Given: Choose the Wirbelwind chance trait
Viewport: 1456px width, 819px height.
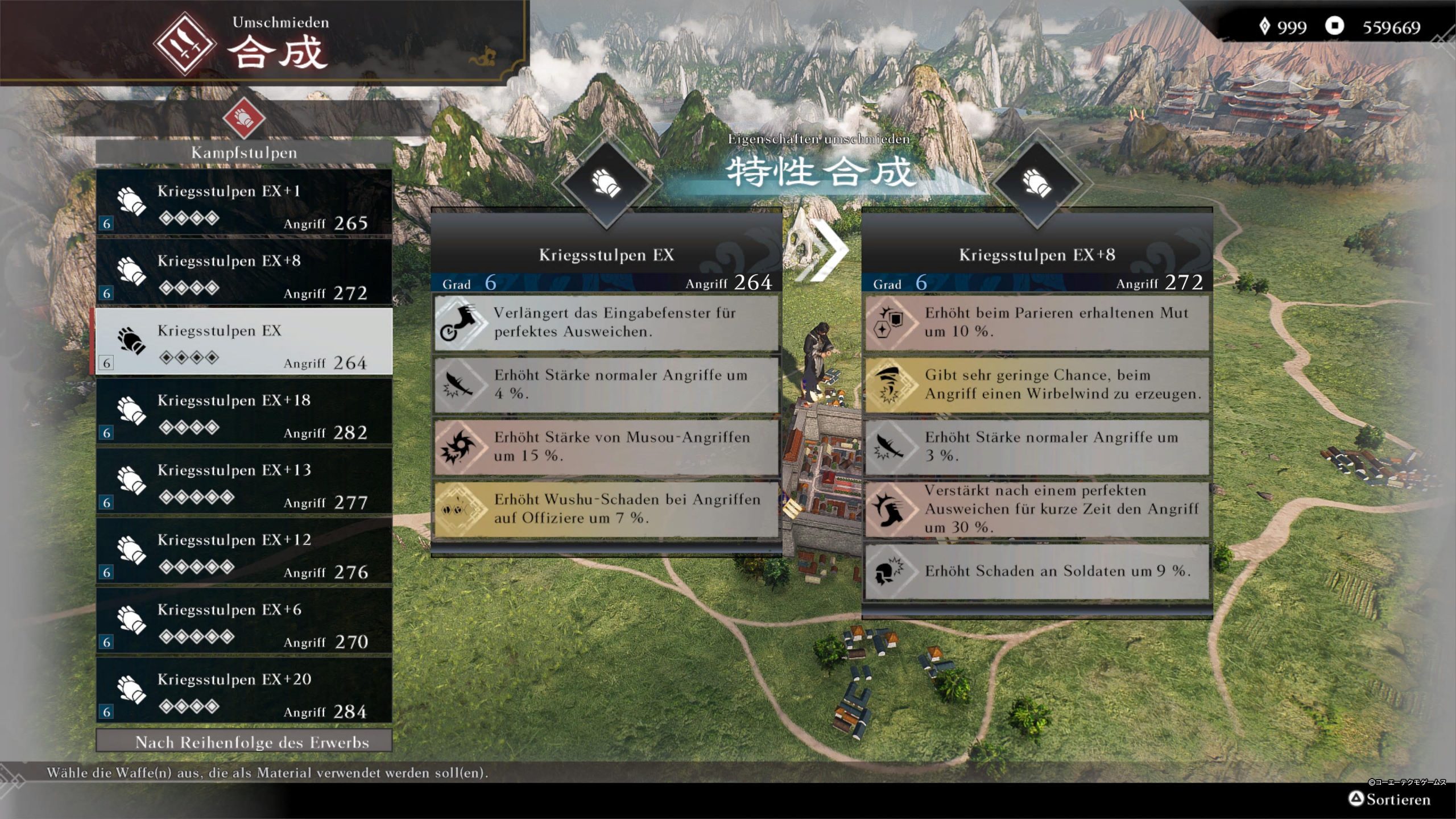Looking at the screenshot, I should (x=1037, y=384).
